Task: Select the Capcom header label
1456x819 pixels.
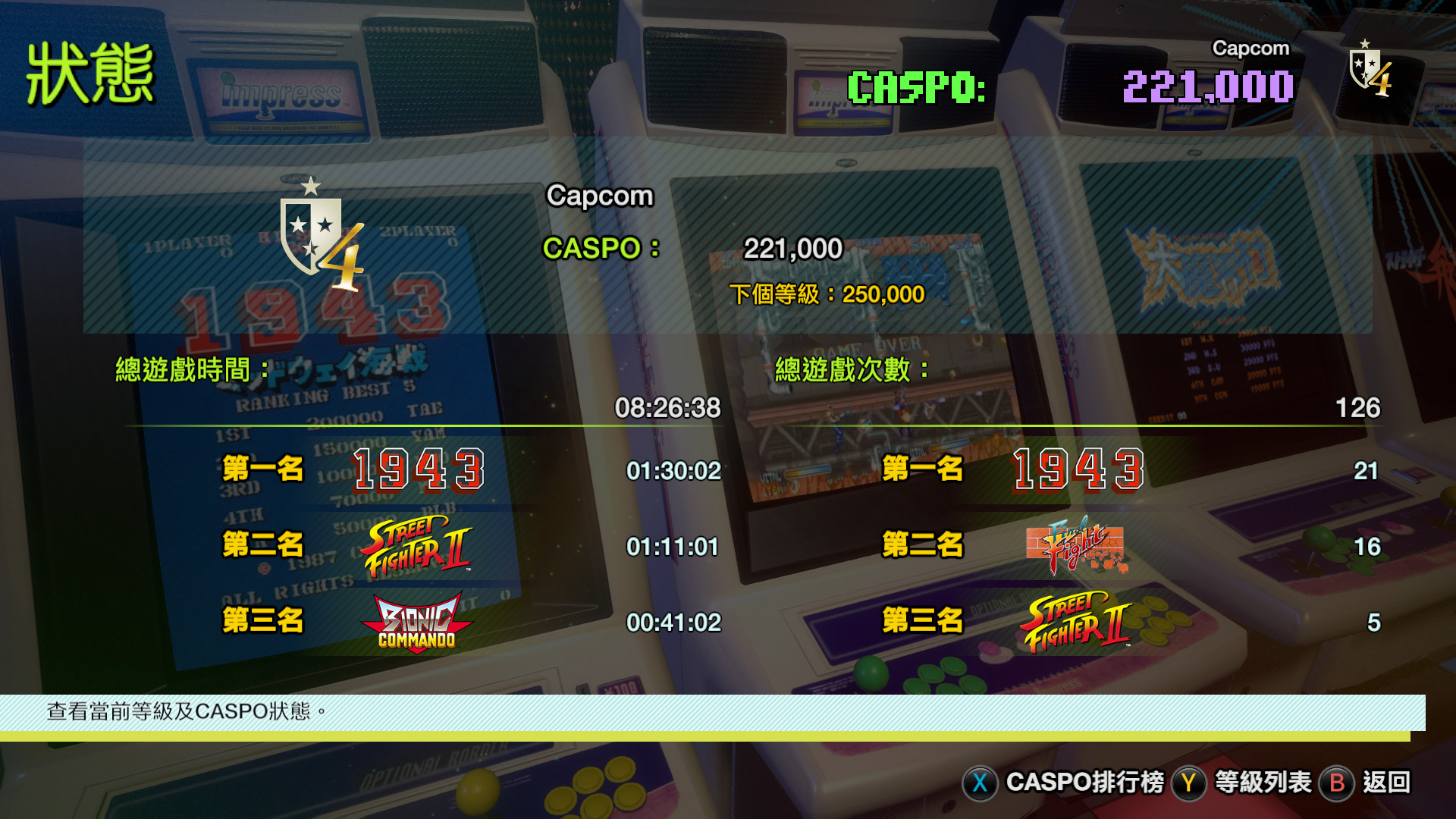Action: tap(601, 196)
